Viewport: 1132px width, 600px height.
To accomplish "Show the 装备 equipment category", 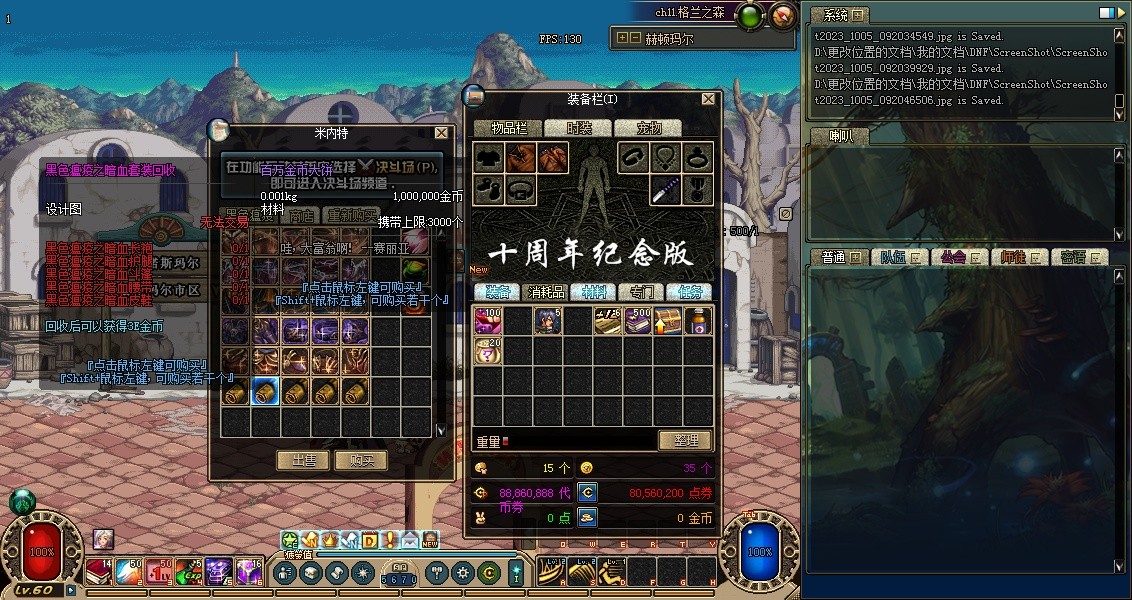I will (498, 292).
